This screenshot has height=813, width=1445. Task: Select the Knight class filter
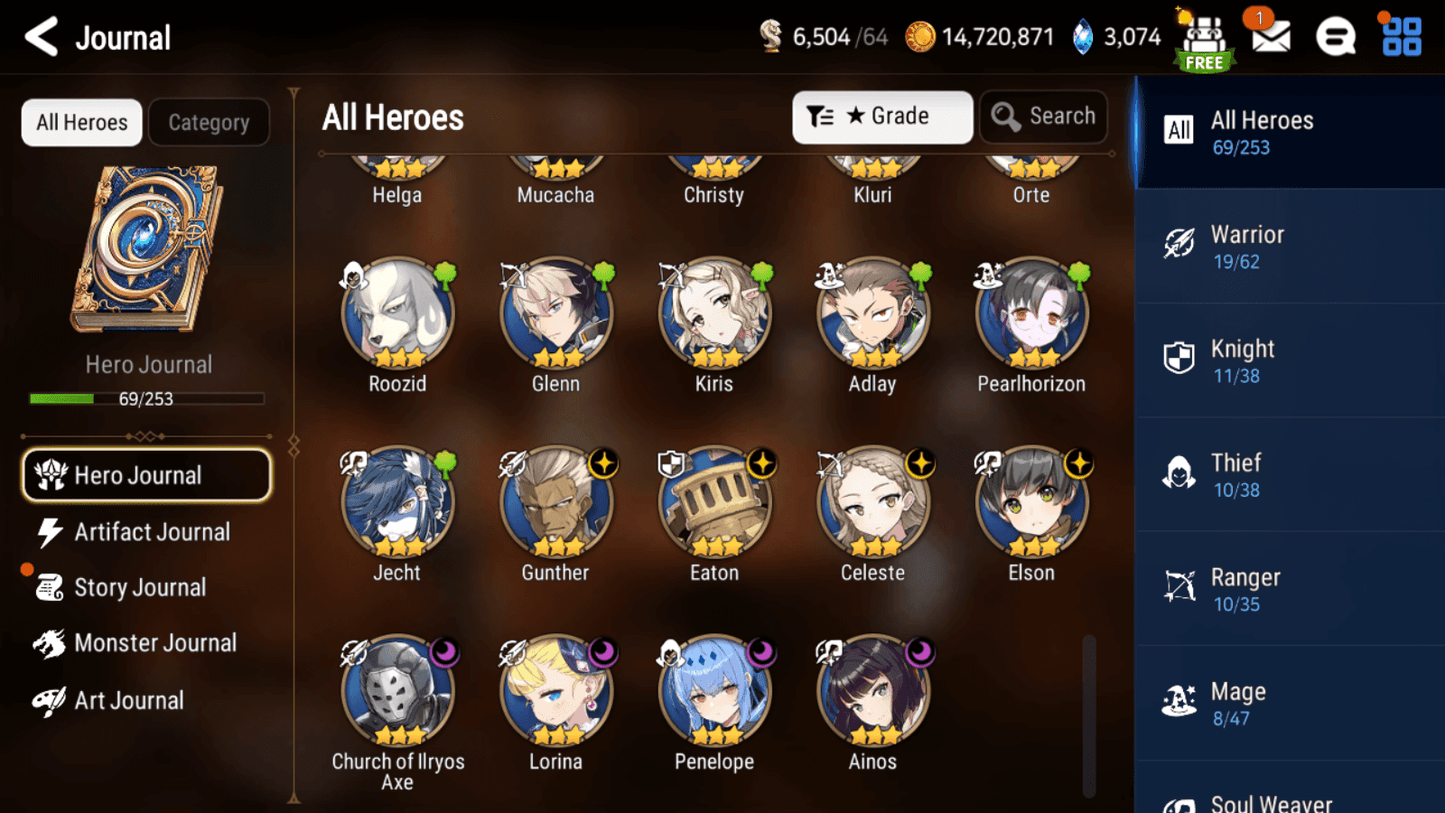click(1289, 359)
